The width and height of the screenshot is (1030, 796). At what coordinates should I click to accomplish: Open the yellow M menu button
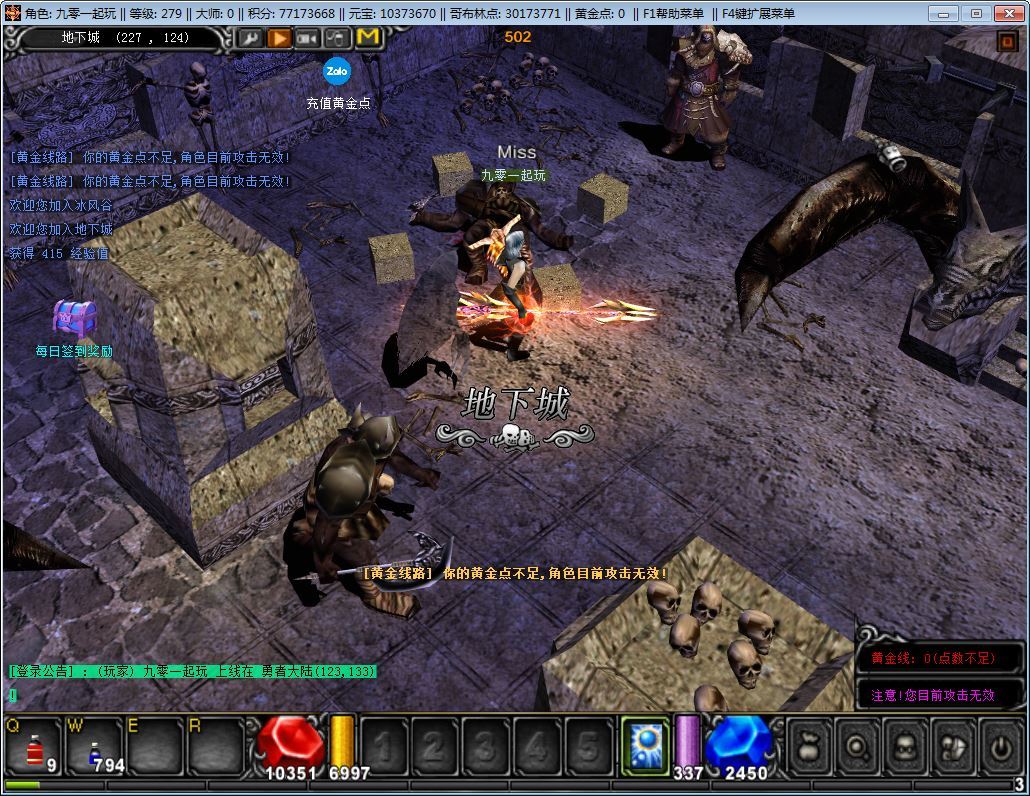point(368,38)
